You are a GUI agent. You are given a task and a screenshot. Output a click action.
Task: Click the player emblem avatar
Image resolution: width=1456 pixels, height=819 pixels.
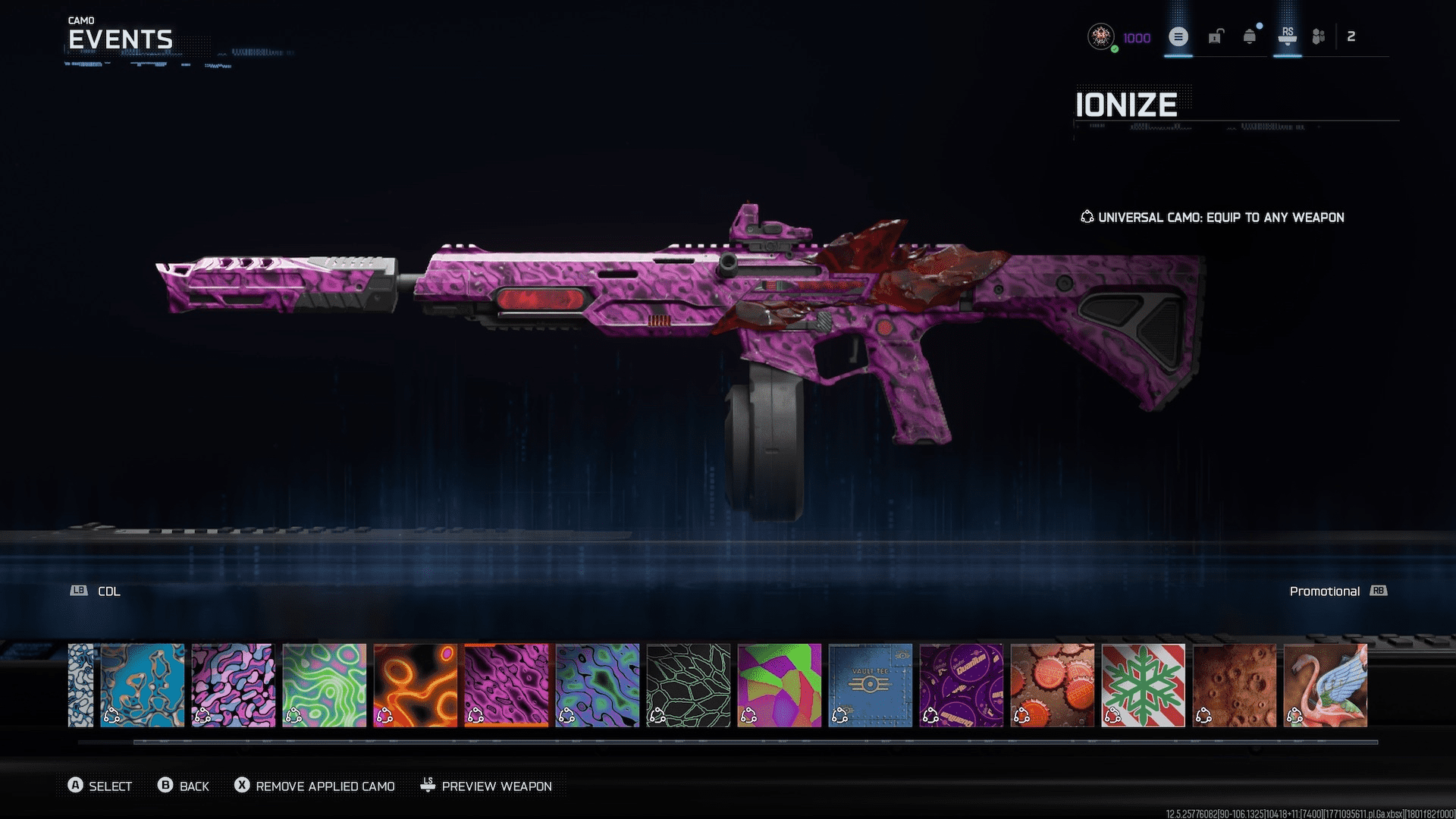[1100, 36]
